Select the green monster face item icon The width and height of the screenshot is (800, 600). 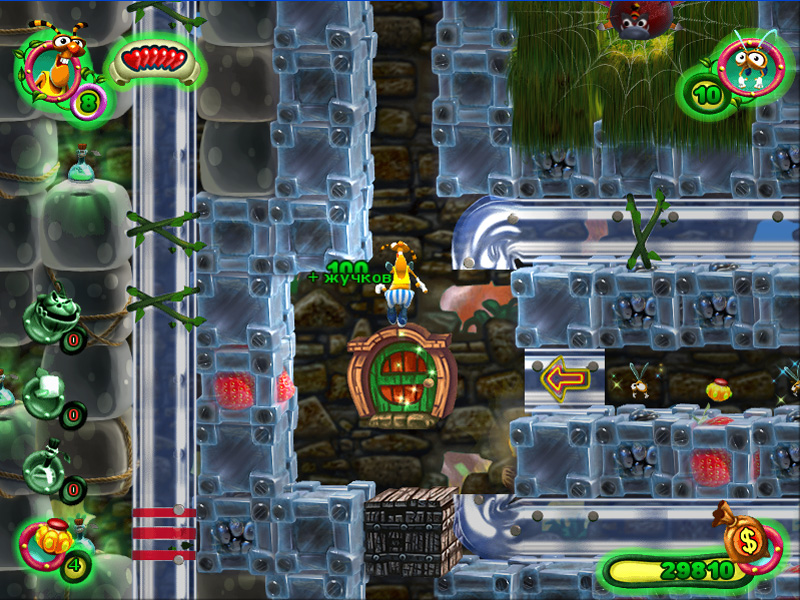[46, 314]
